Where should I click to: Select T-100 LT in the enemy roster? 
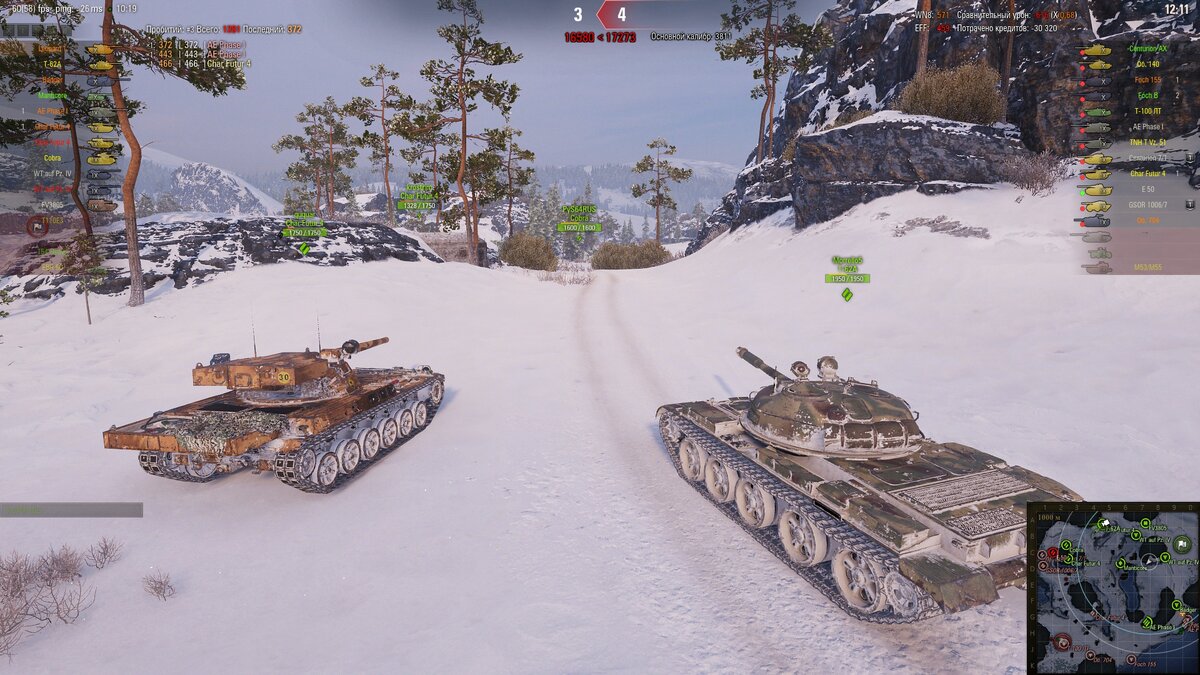(x=1148, y=111)
